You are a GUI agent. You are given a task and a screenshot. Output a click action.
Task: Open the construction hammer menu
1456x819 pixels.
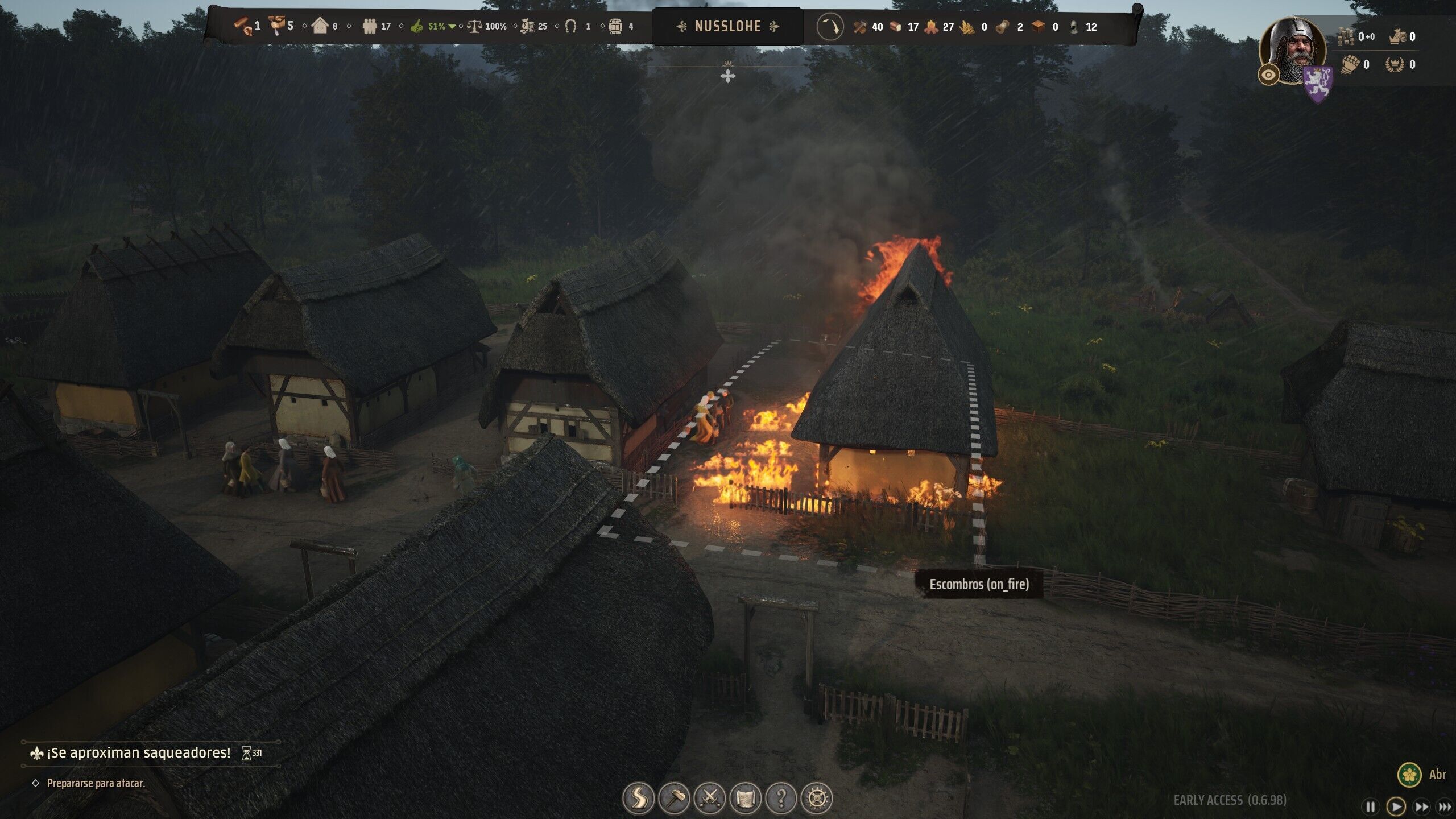click(x=674, y=798)
